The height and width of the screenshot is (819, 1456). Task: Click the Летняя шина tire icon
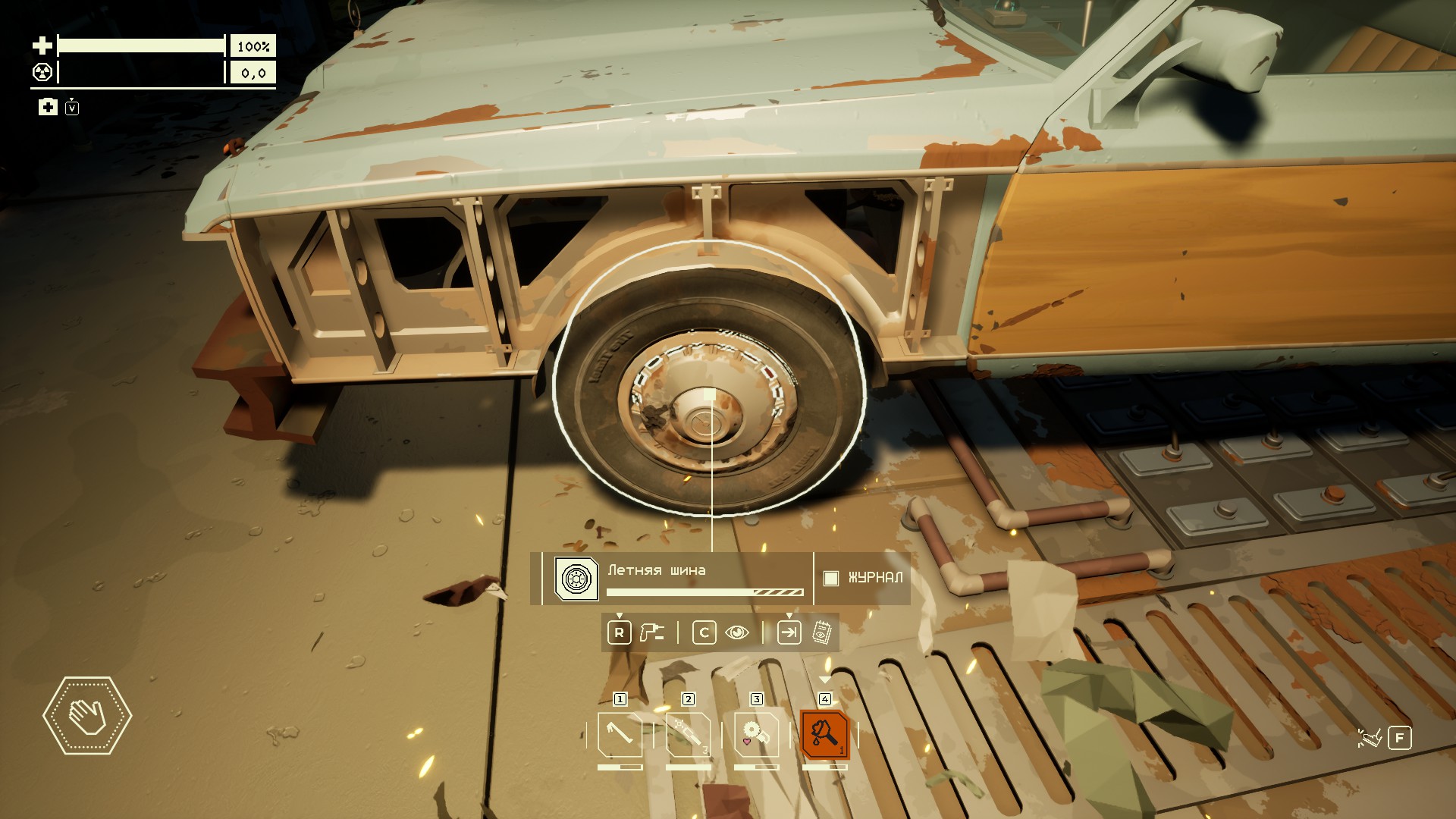[576, 579]
